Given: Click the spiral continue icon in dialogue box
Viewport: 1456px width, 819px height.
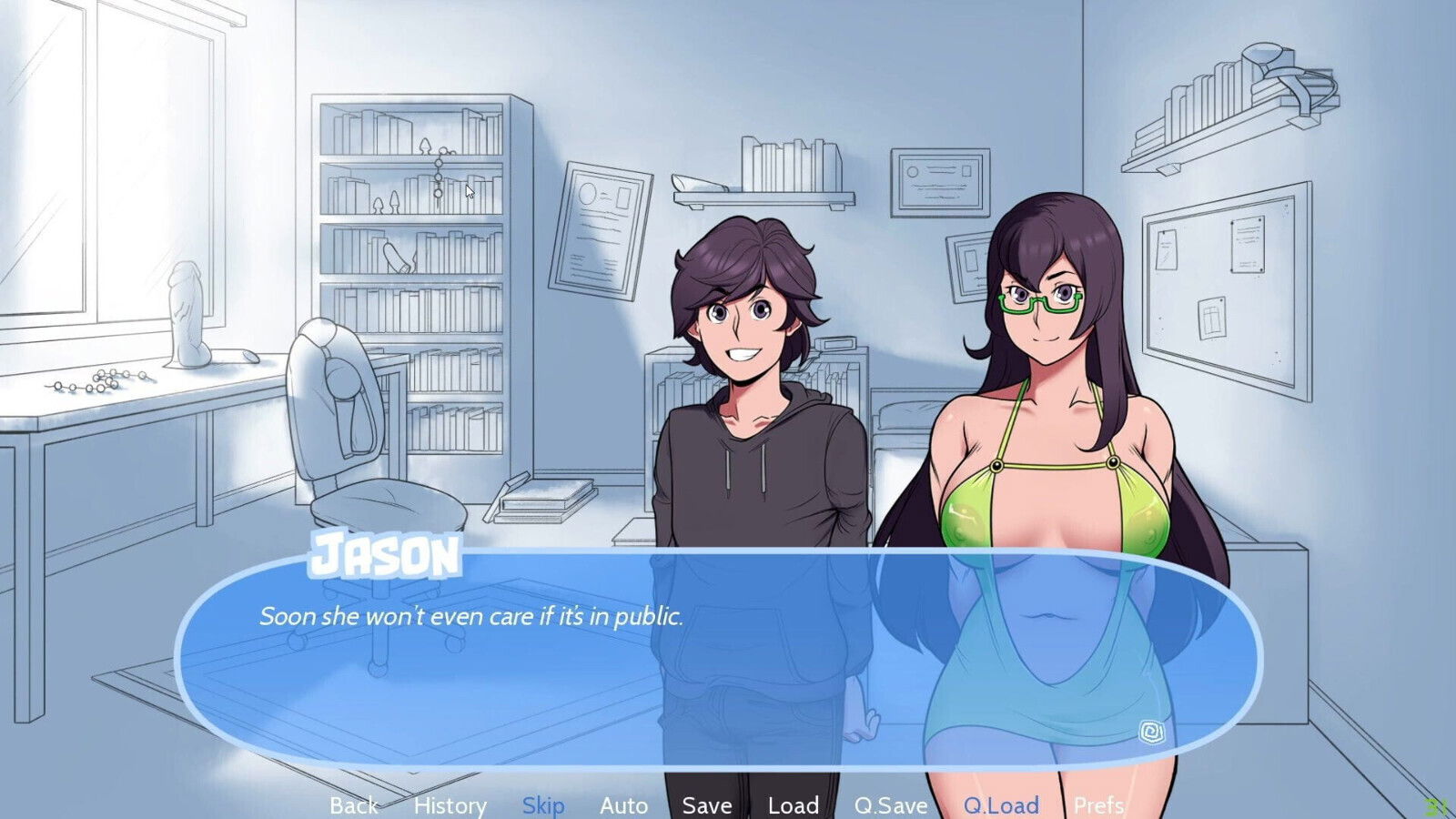Looking at the screenshot, I should point(1151,732).
